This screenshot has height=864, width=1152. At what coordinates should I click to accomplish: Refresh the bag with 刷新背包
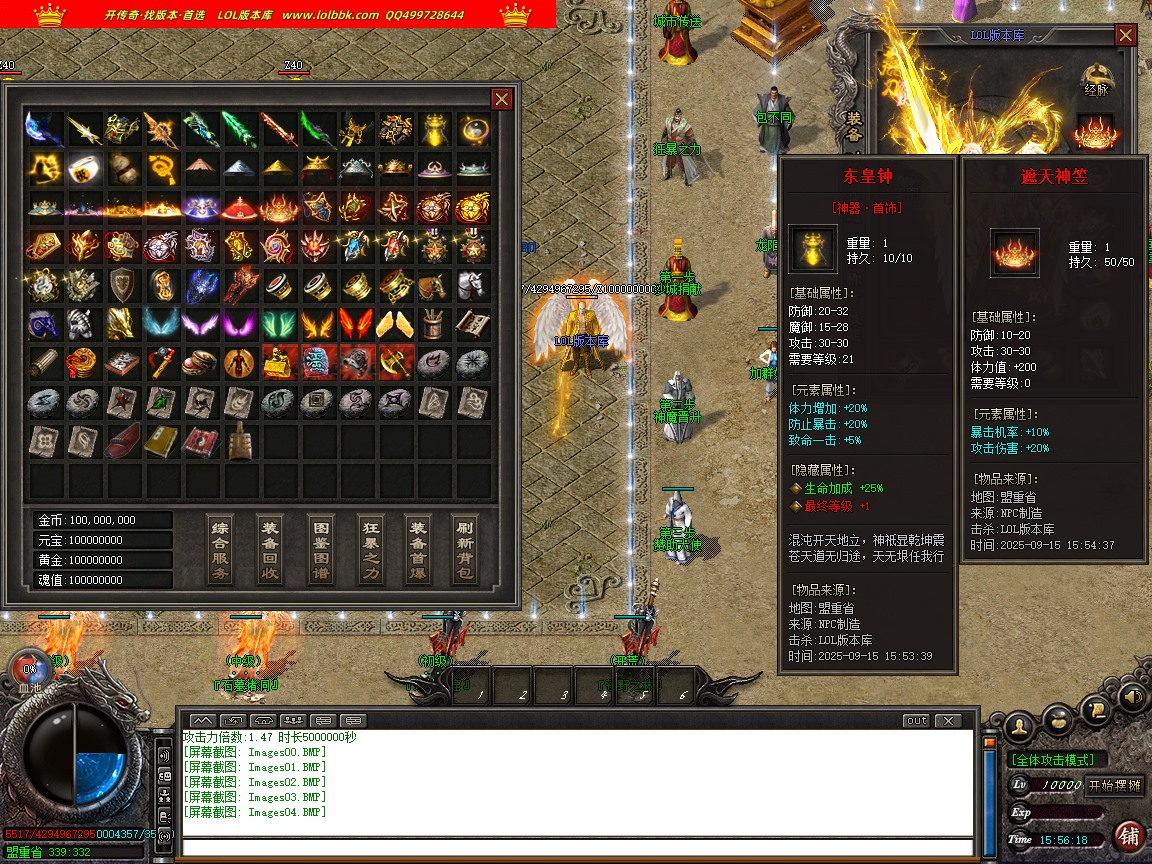tap(465, 549)
